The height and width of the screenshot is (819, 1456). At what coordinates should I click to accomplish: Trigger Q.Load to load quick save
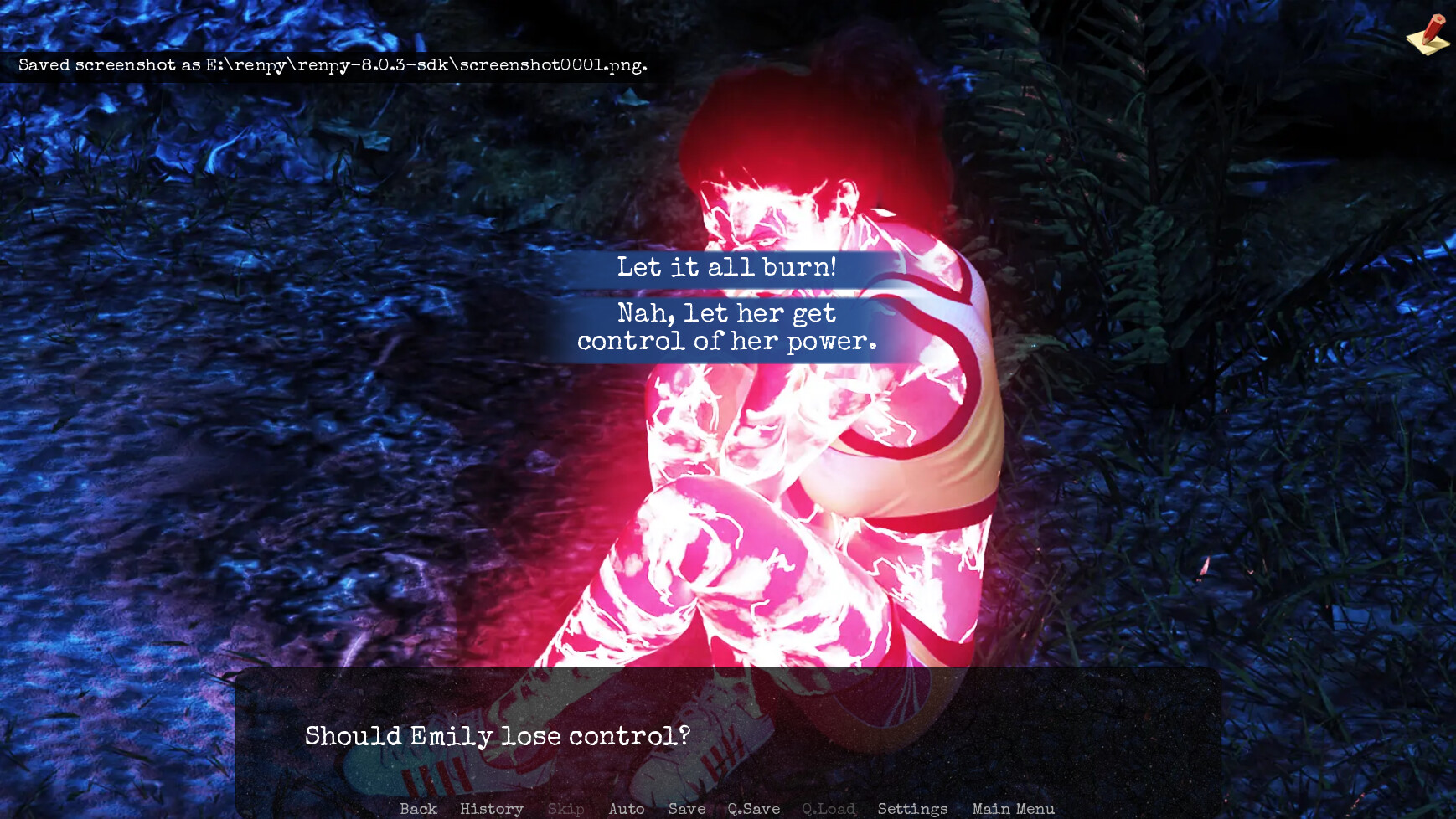tap(829, 809)
